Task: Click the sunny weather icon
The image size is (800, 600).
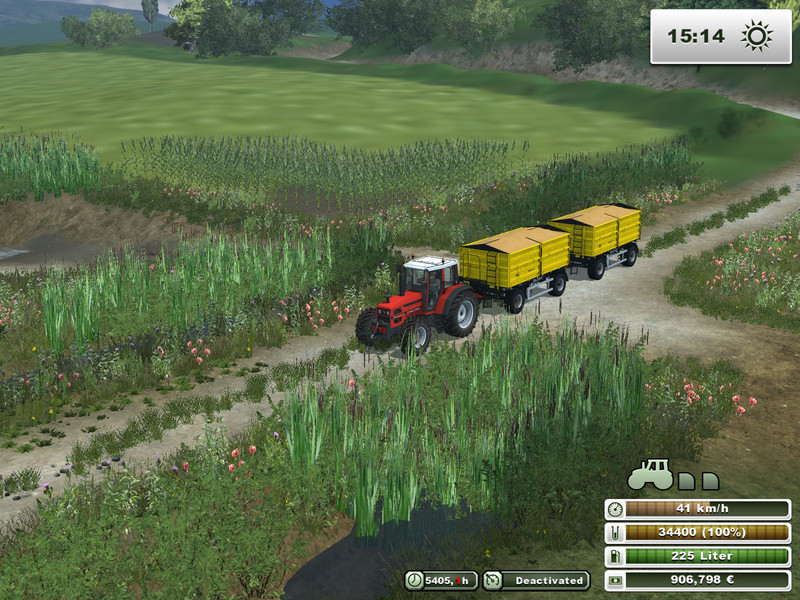Action: [756, 37]
